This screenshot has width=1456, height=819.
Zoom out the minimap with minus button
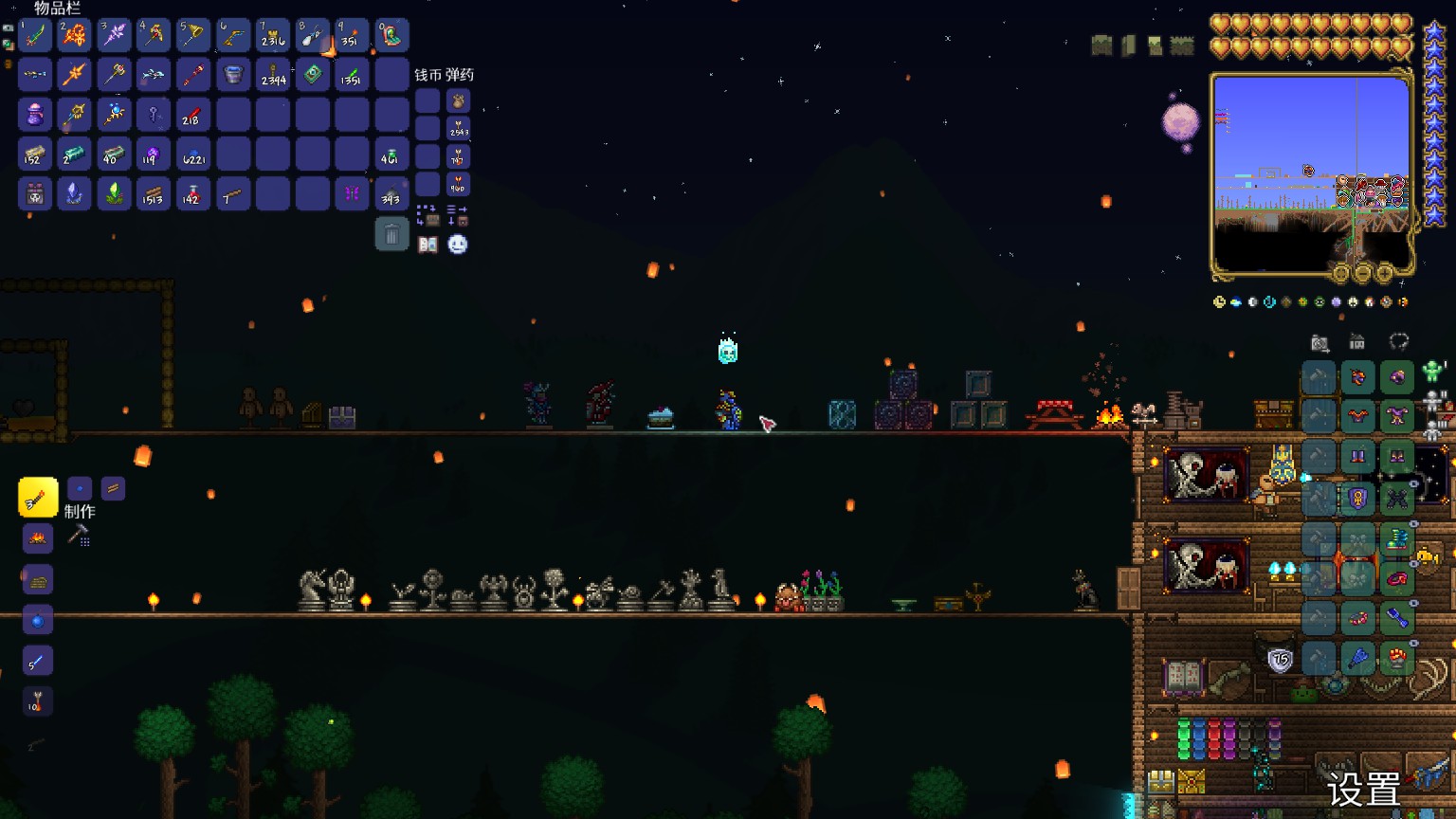(x=1363, y=274)
